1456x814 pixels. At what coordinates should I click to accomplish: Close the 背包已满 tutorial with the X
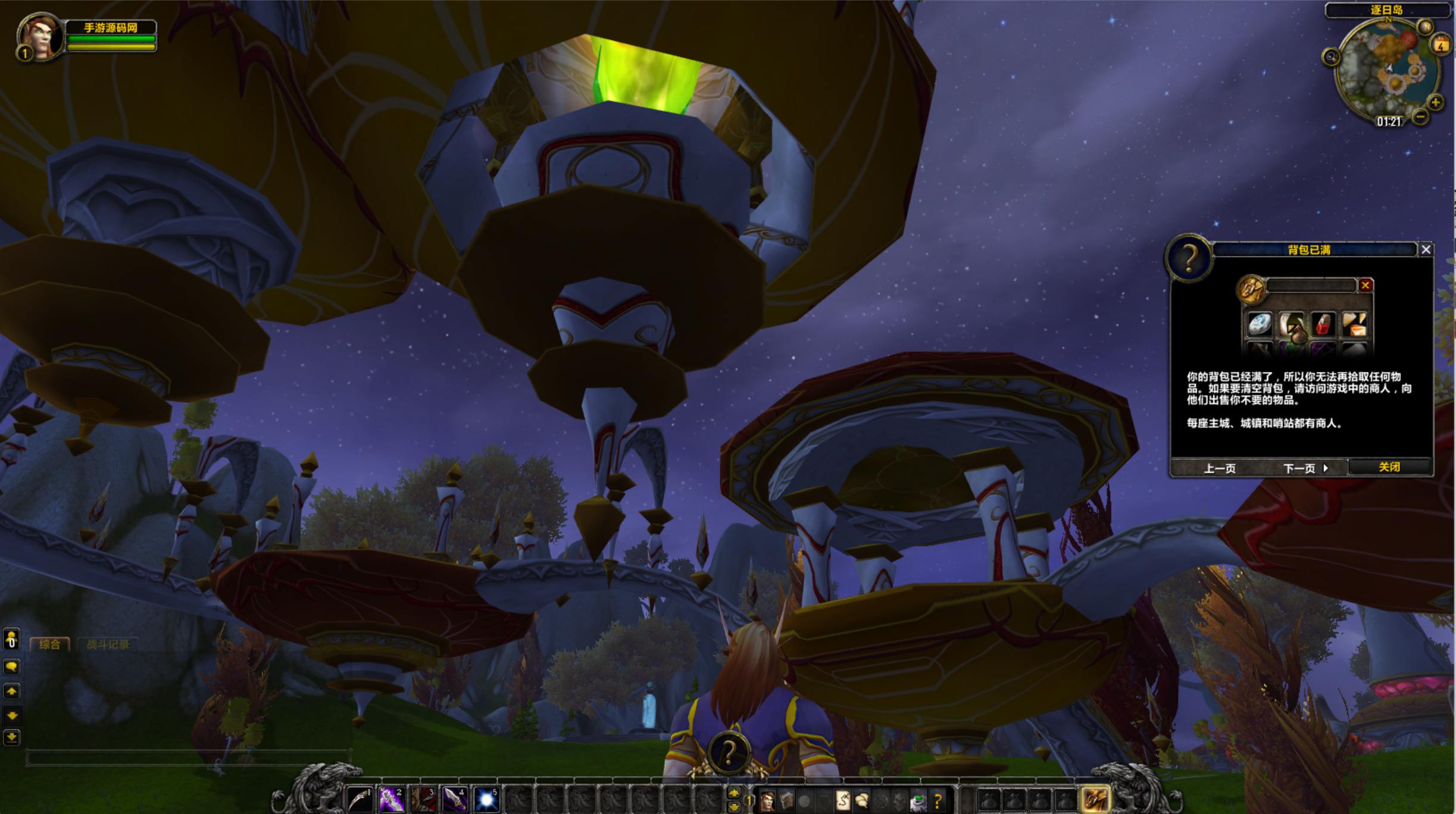(x=1426, y=250)
